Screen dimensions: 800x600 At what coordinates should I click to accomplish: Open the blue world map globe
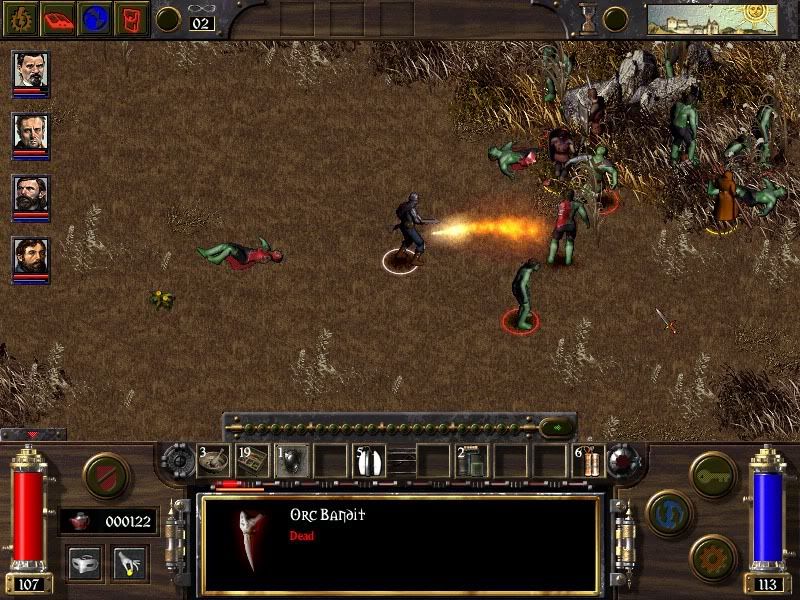(95, 18)
